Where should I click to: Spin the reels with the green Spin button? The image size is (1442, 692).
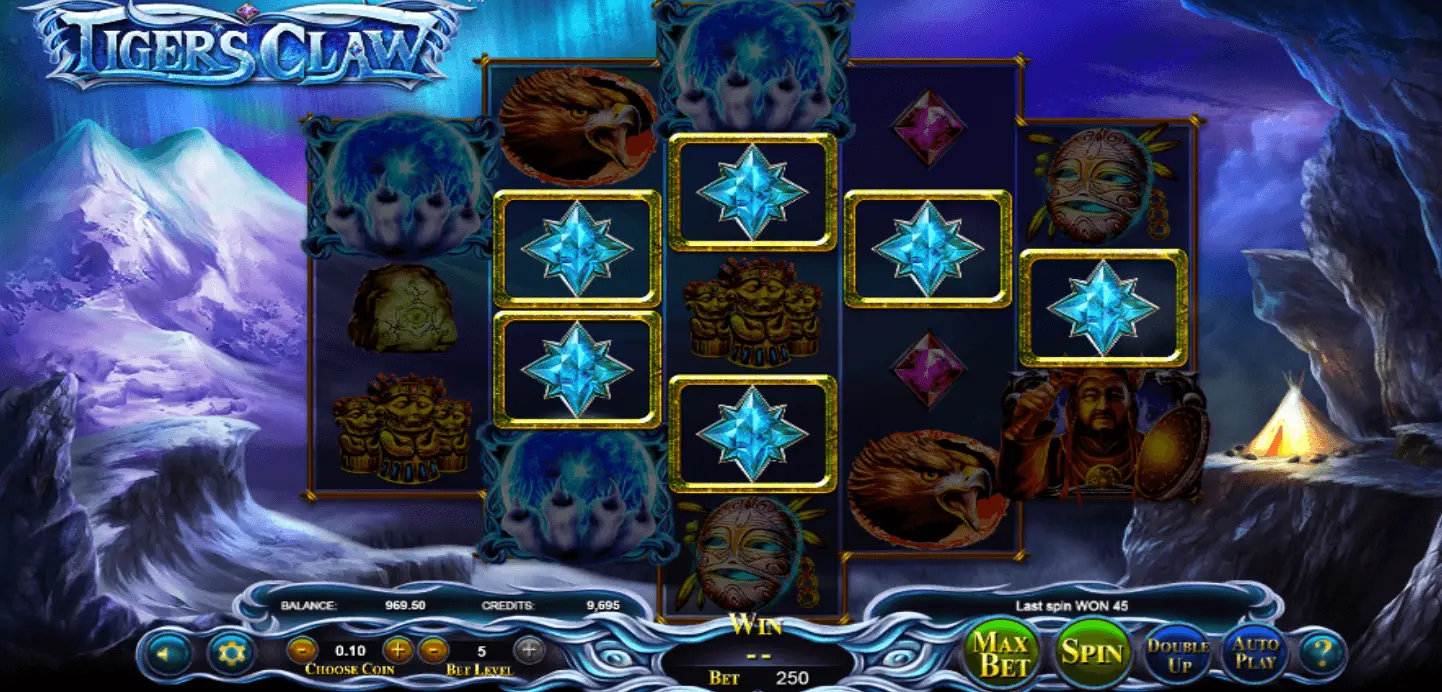(x=1093, y=653)
